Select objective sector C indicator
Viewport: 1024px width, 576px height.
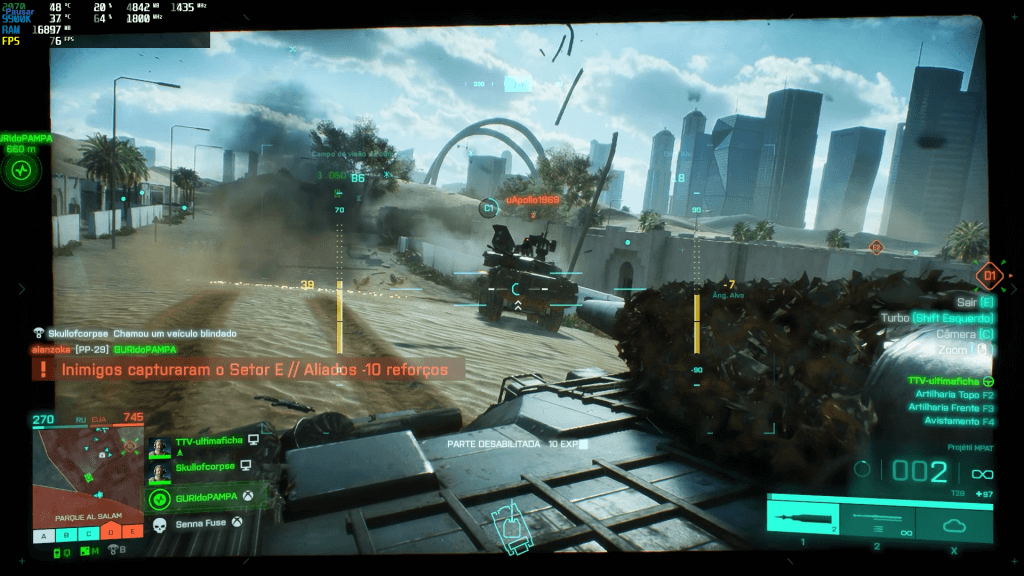[88, 535]
